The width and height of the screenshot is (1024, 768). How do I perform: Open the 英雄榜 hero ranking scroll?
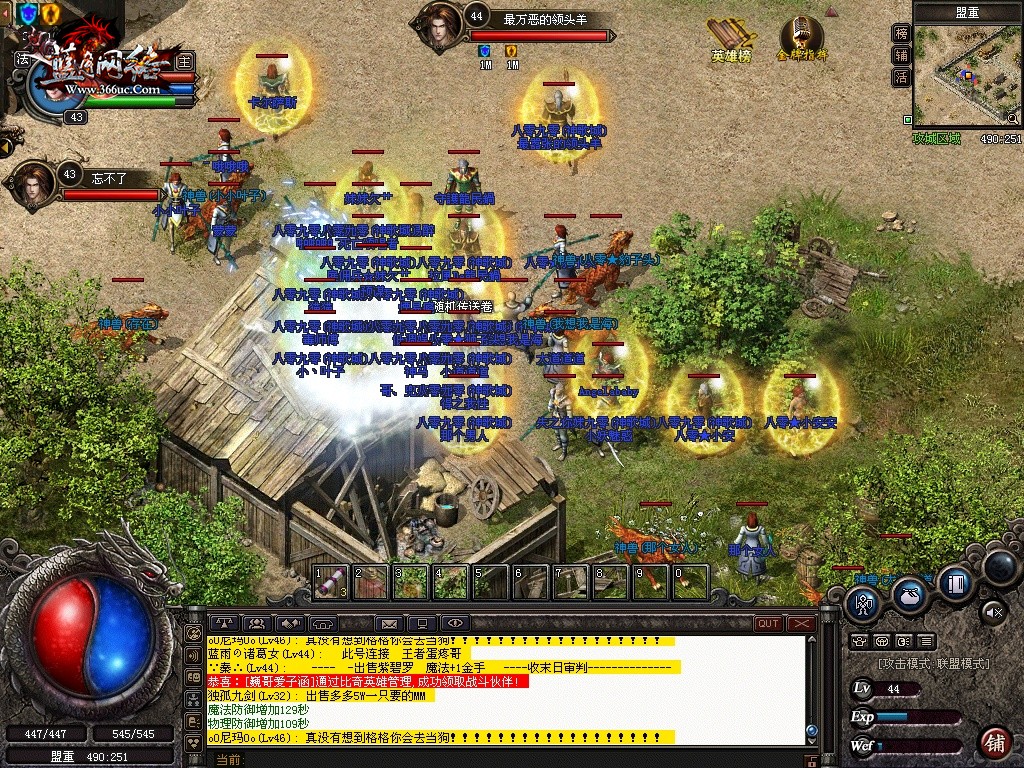[x=731, y=40]
